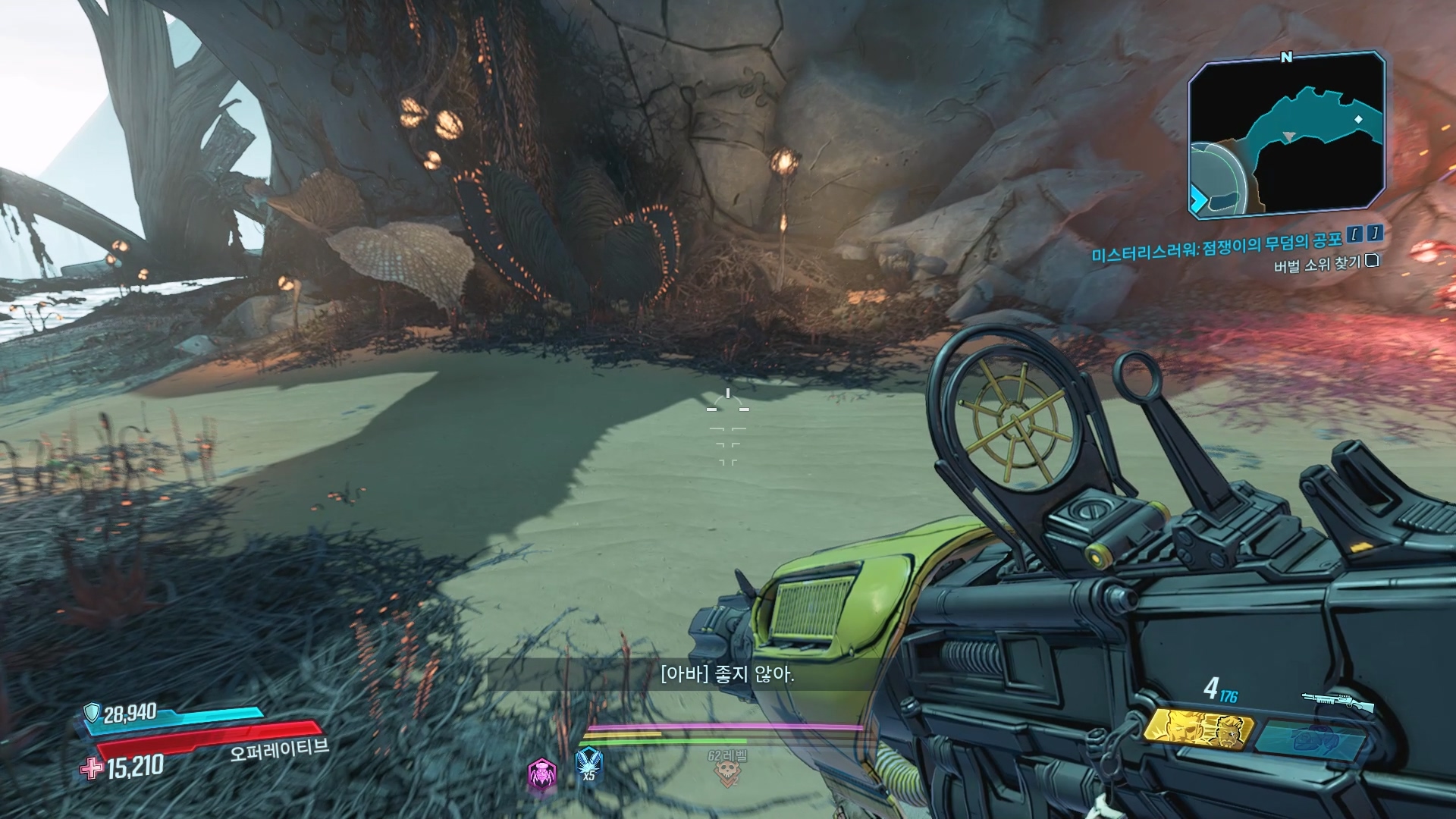Choose the equipped shotgun weapon icon
Viewport: 1456px width, 819px height.
(x=1338, y=701)
